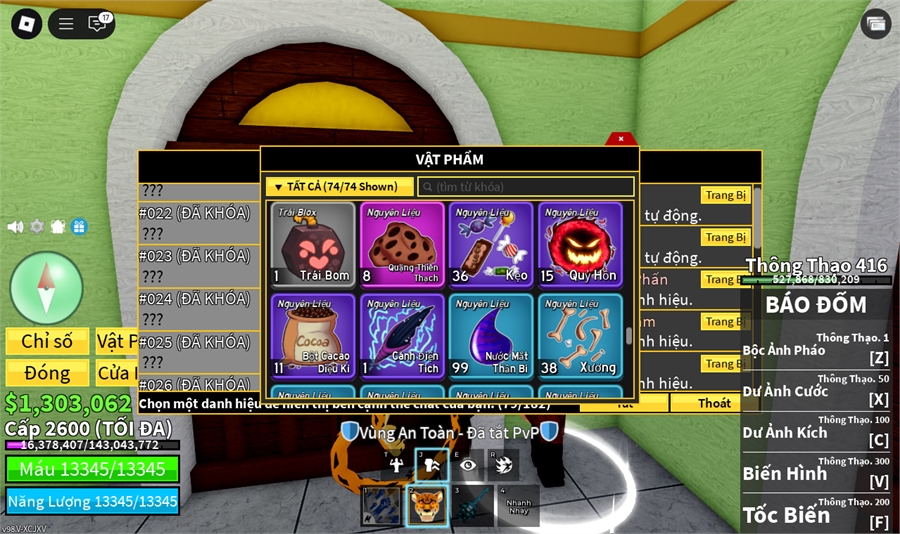The height and width of the screenshot is (534, 900).
Task: Select the Kẹo candy material slot
Action: pos(490,245)
